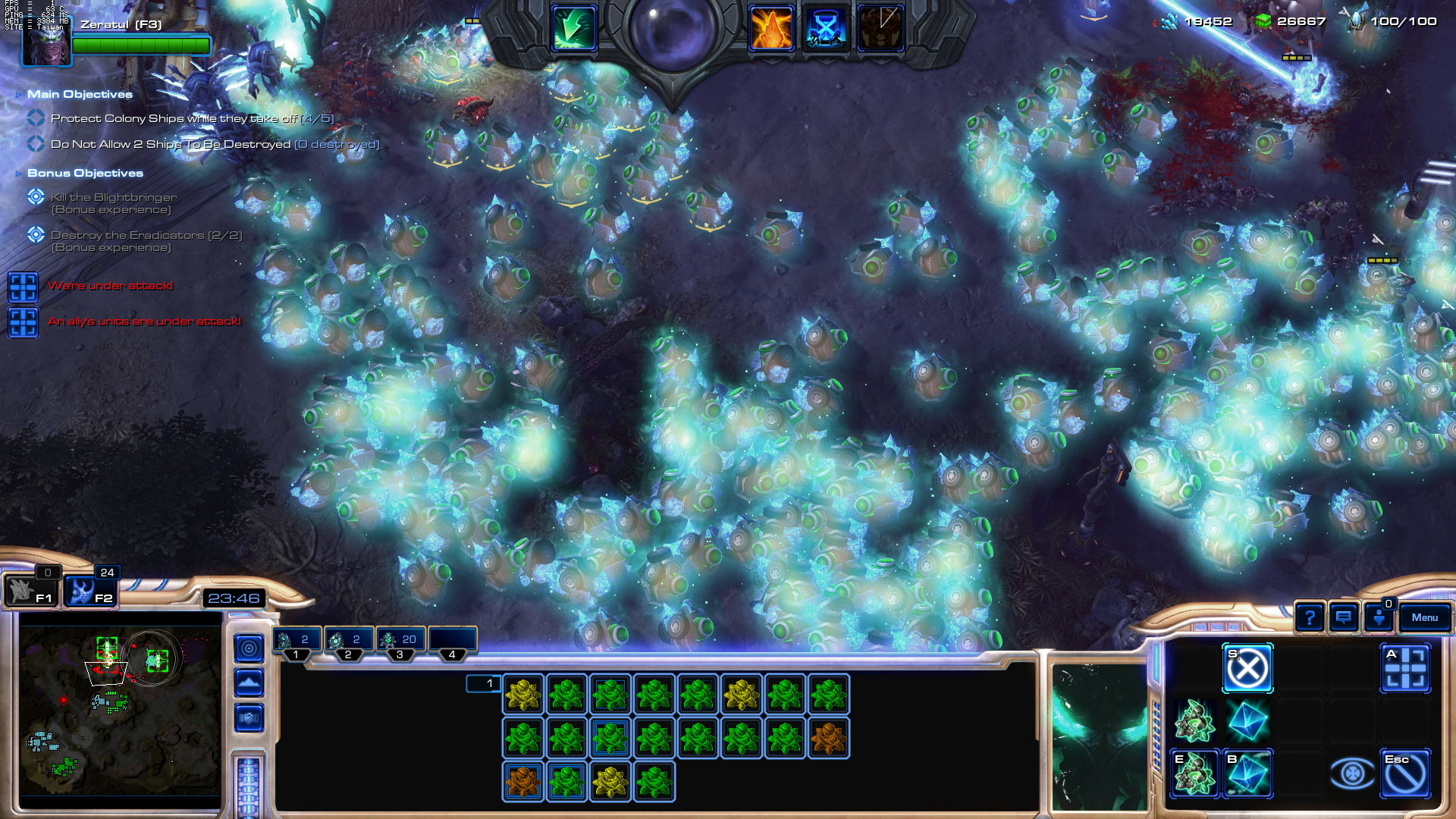Click Zeratul's green health bar
1456x819 pixels.
[141, 45]
